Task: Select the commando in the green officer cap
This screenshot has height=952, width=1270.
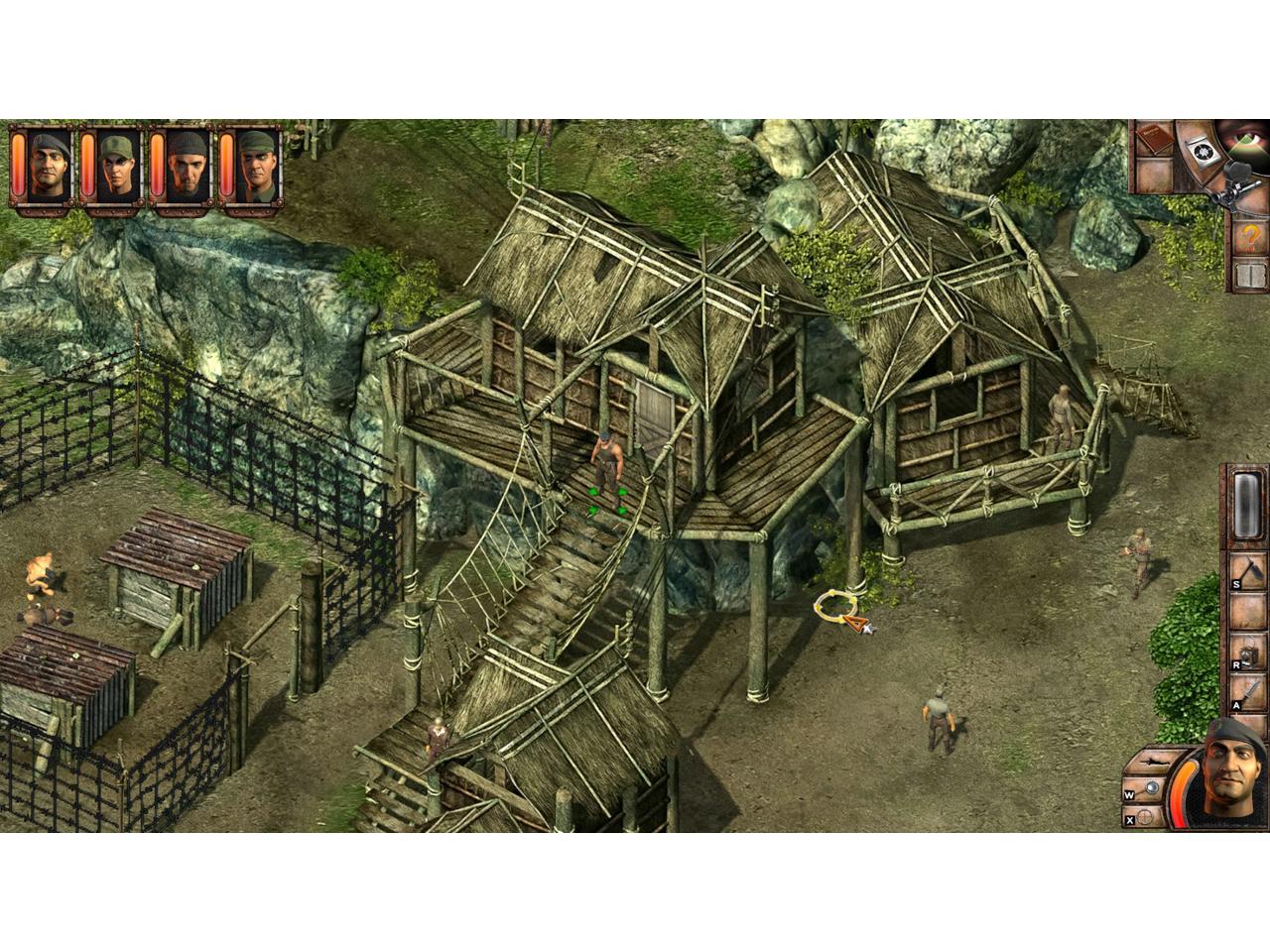Action: coord(254,166)
